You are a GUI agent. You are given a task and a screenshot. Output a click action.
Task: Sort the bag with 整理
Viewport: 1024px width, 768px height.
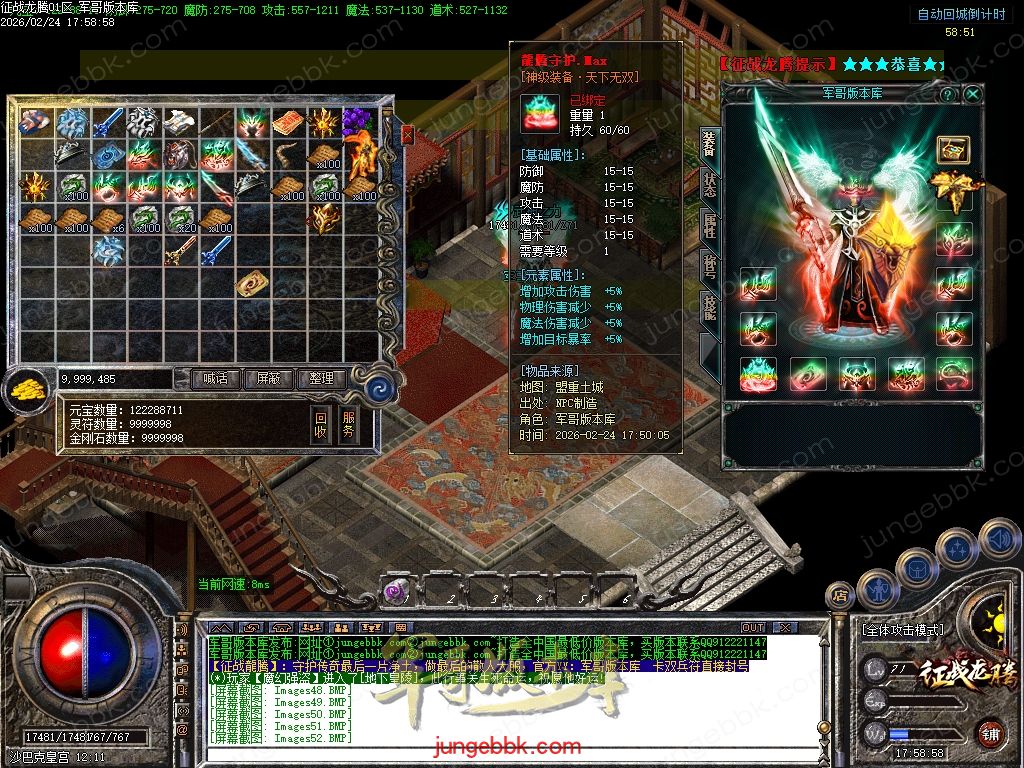click(x=321, y=379)
